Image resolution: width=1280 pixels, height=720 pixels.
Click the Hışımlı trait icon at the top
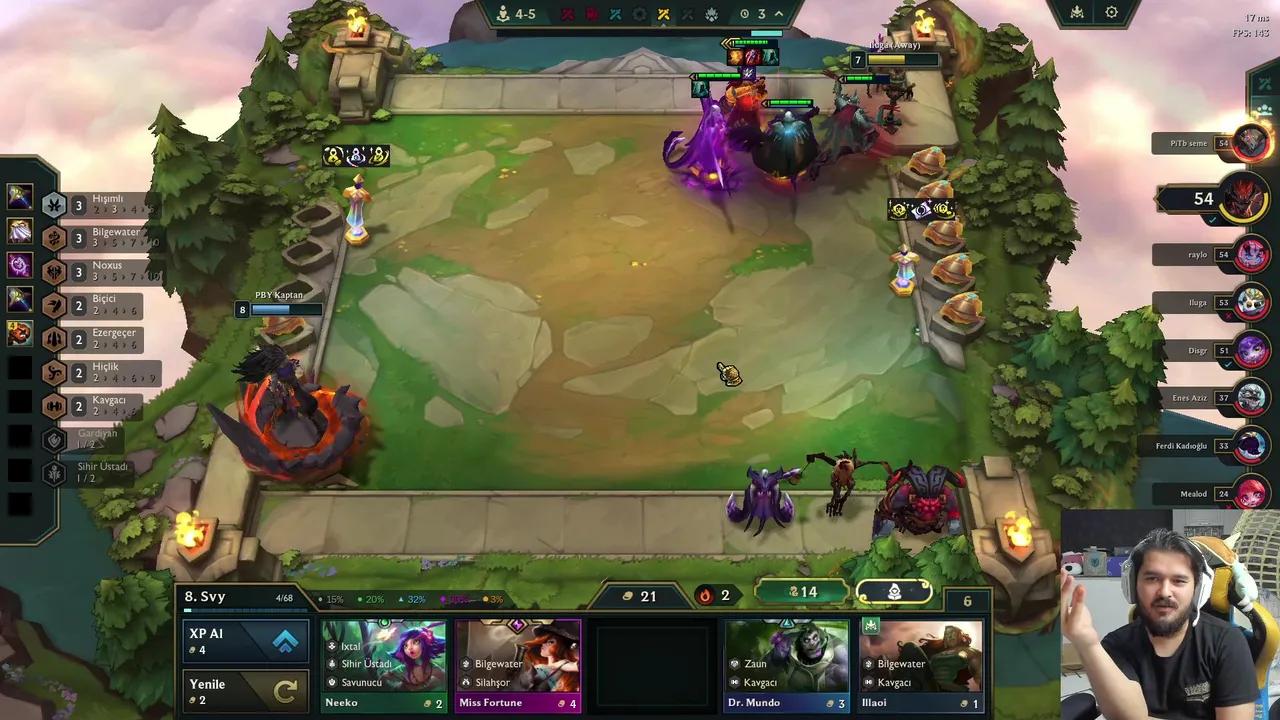click(55, 204)
